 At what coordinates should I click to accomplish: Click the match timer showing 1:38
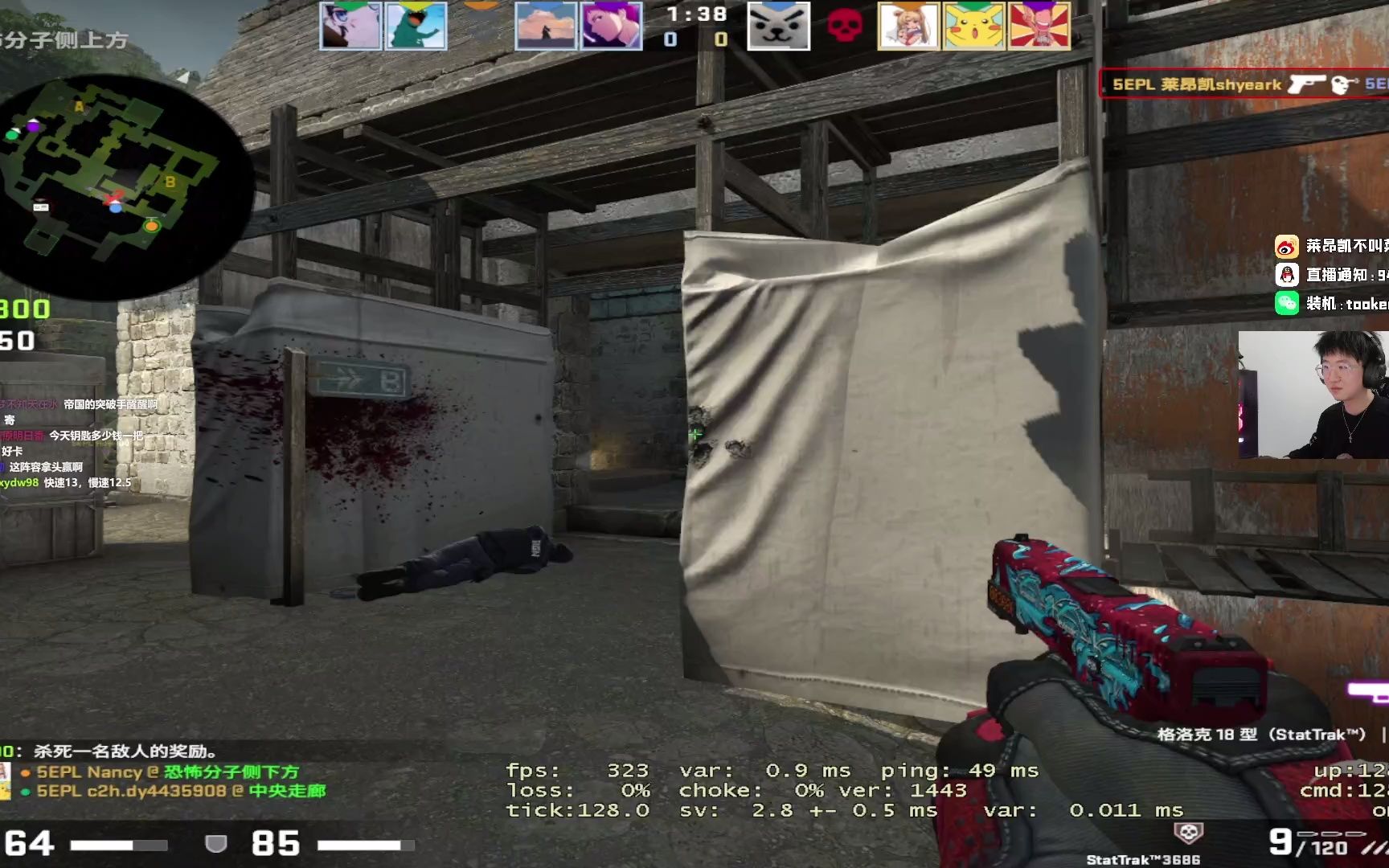point(694,13)
